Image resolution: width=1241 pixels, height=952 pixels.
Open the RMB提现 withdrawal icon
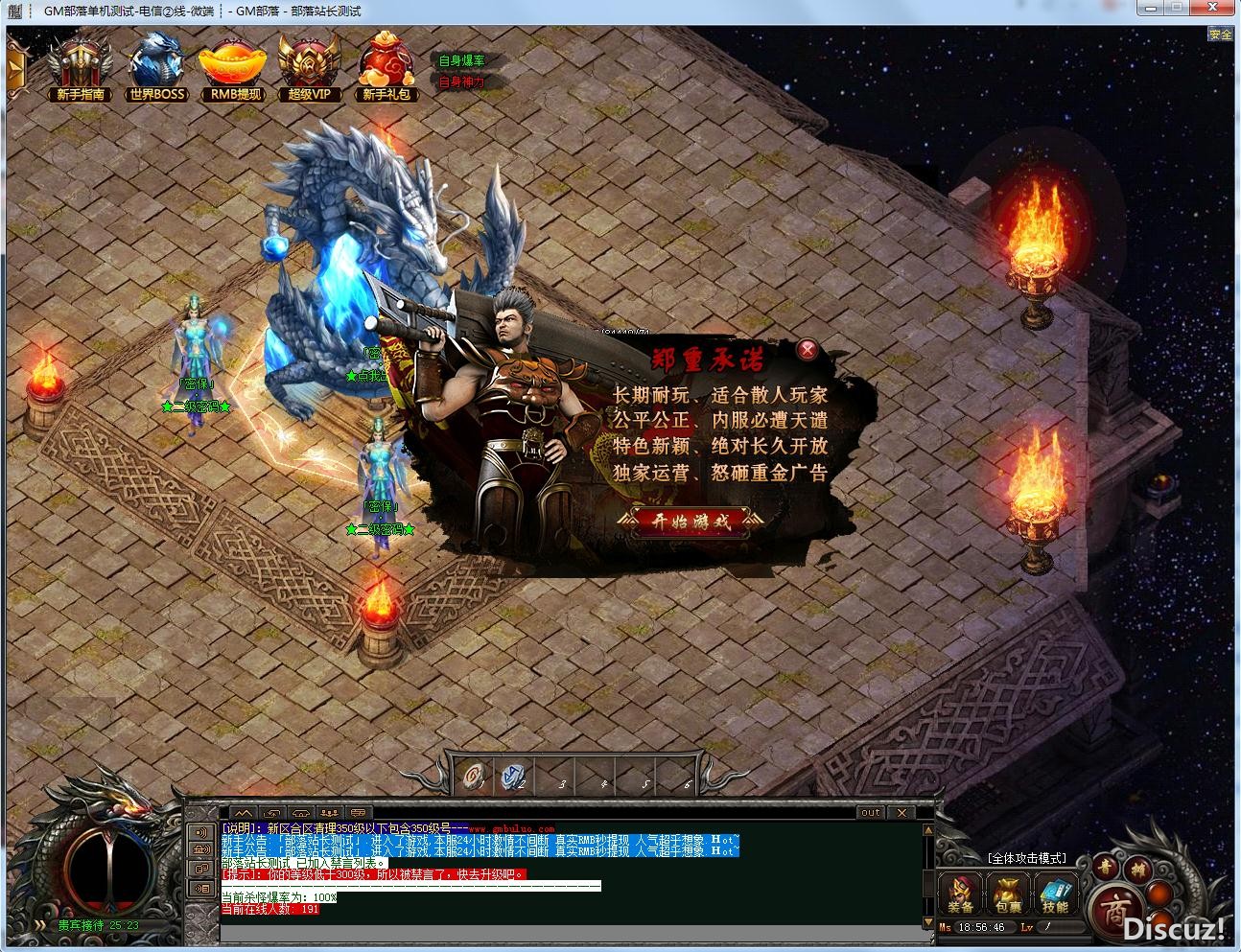(235, 67)
